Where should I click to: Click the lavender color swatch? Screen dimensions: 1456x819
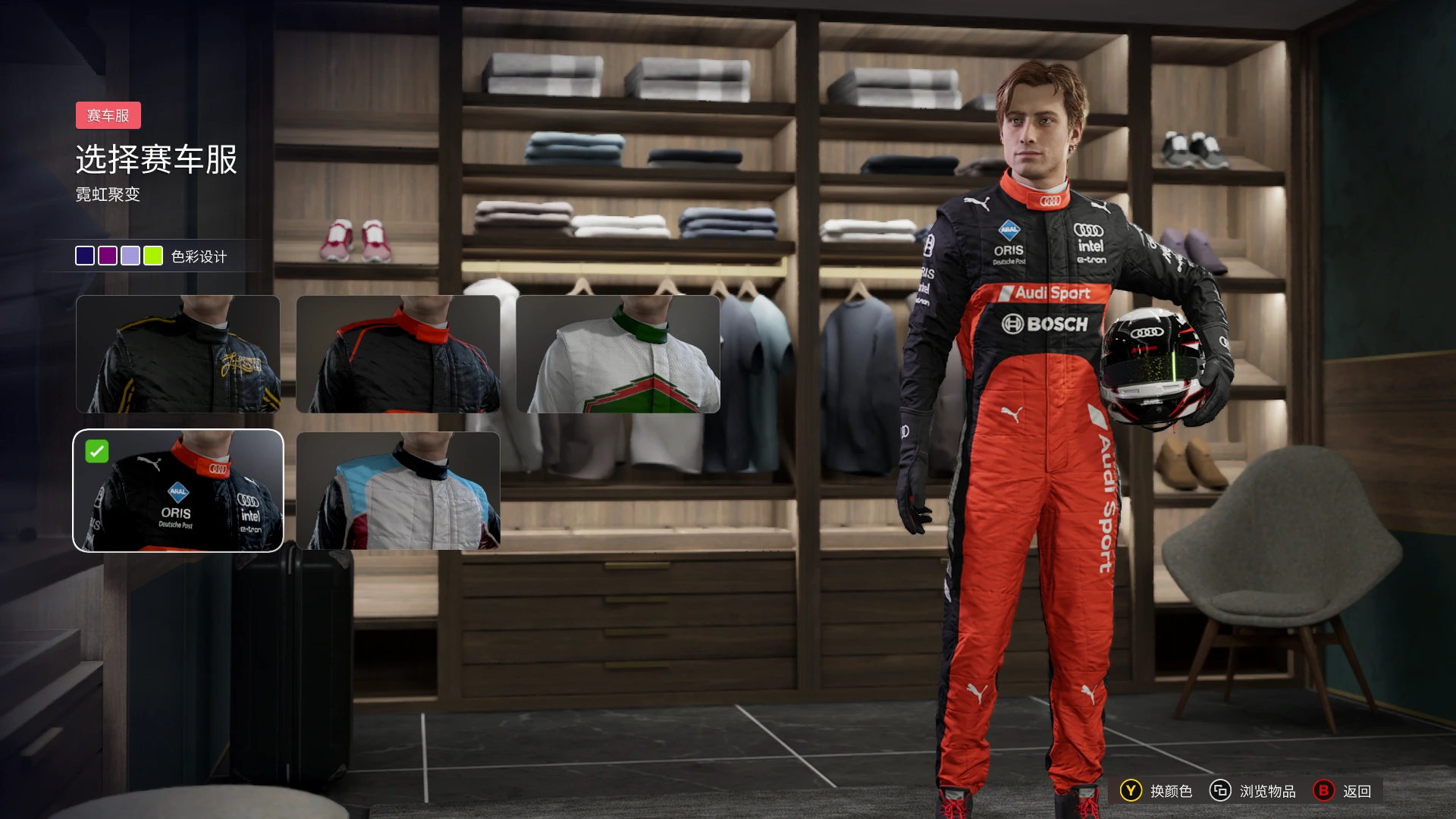coord(130,256)
